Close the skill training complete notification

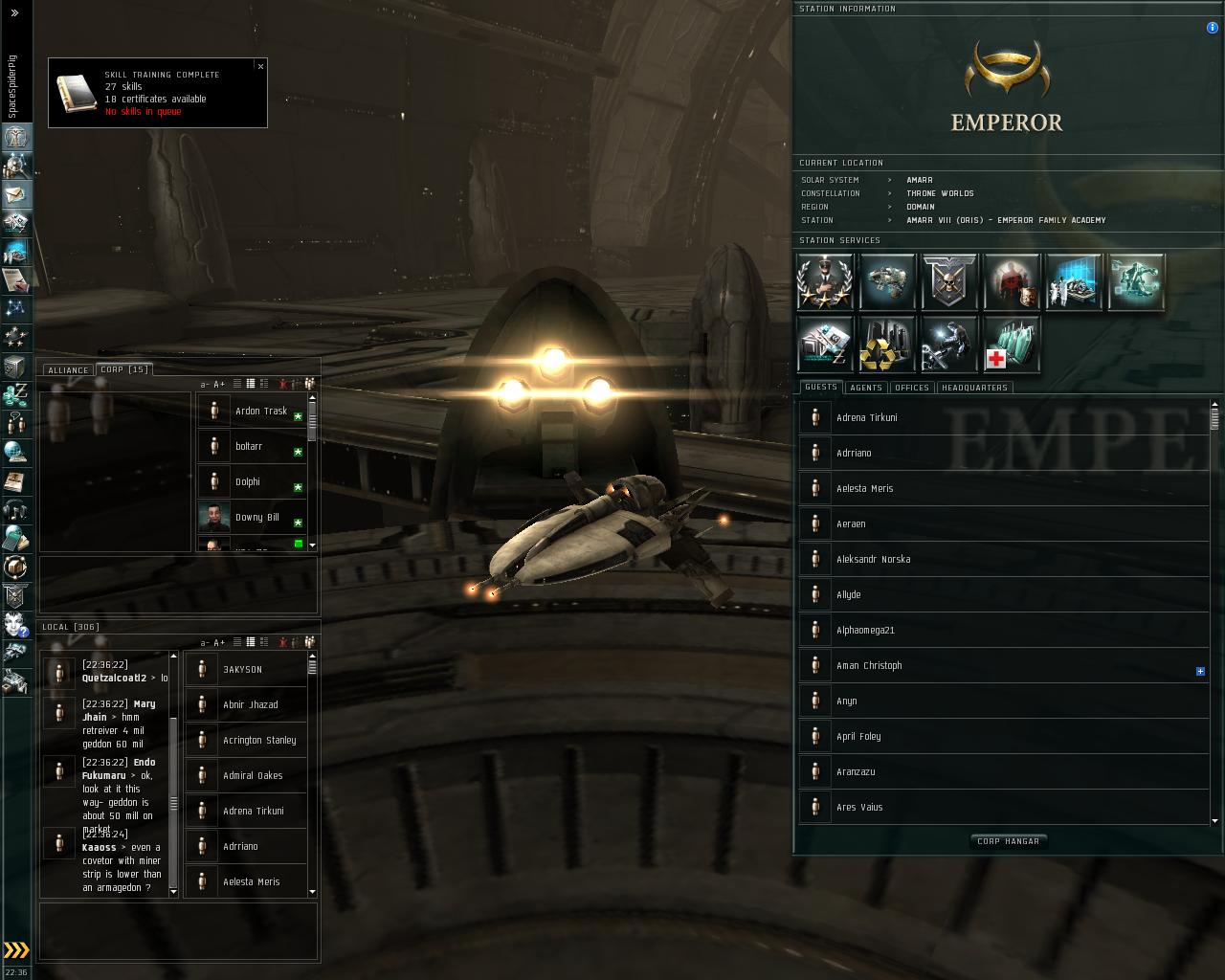point(260,66)
